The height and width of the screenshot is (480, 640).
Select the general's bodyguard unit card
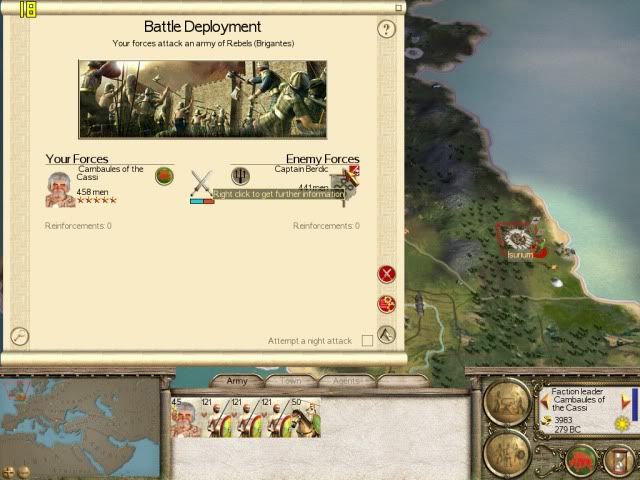(x=185, y=418)
